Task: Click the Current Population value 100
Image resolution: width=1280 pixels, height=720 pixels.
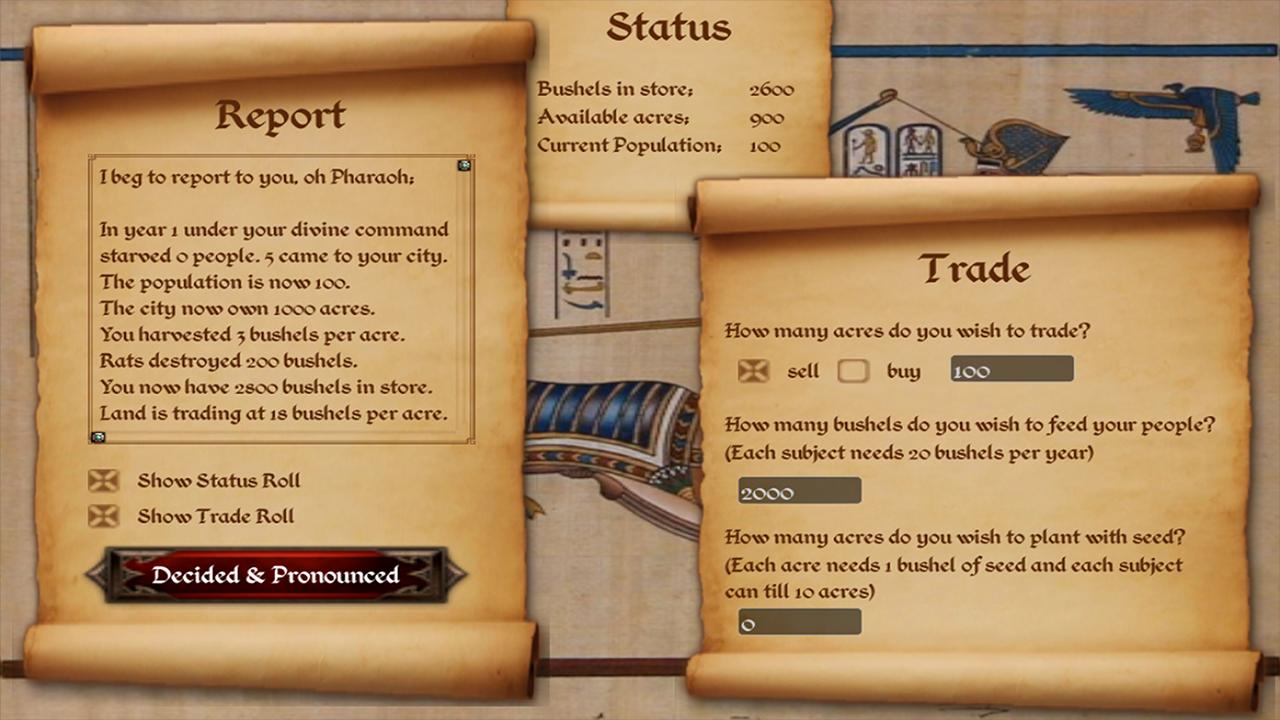Action: coord(764,145)
